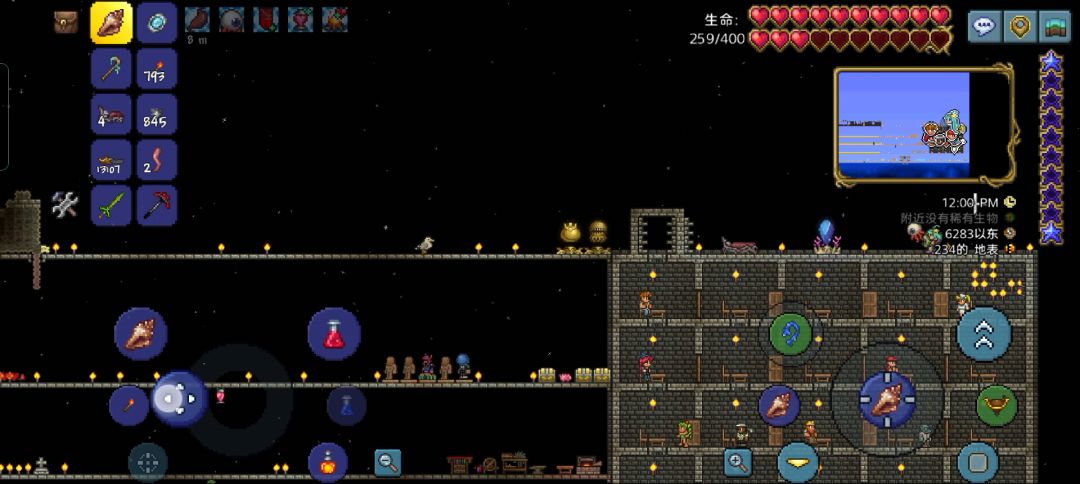
Task: Open the world map pin button
Action: click(x=1019, y=26)
